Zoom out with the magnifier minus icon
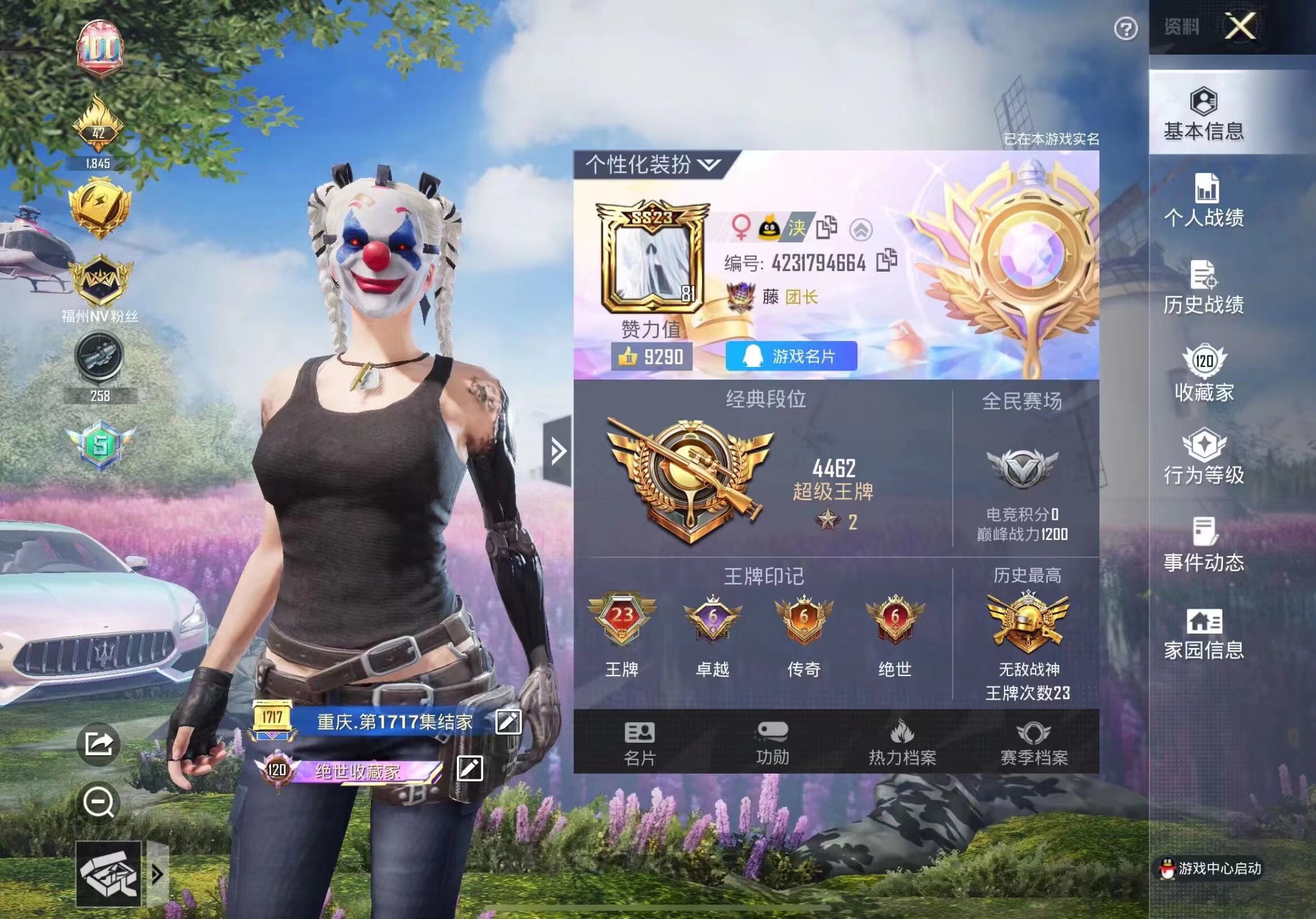The image size is (1316, 919). (98, 802)
